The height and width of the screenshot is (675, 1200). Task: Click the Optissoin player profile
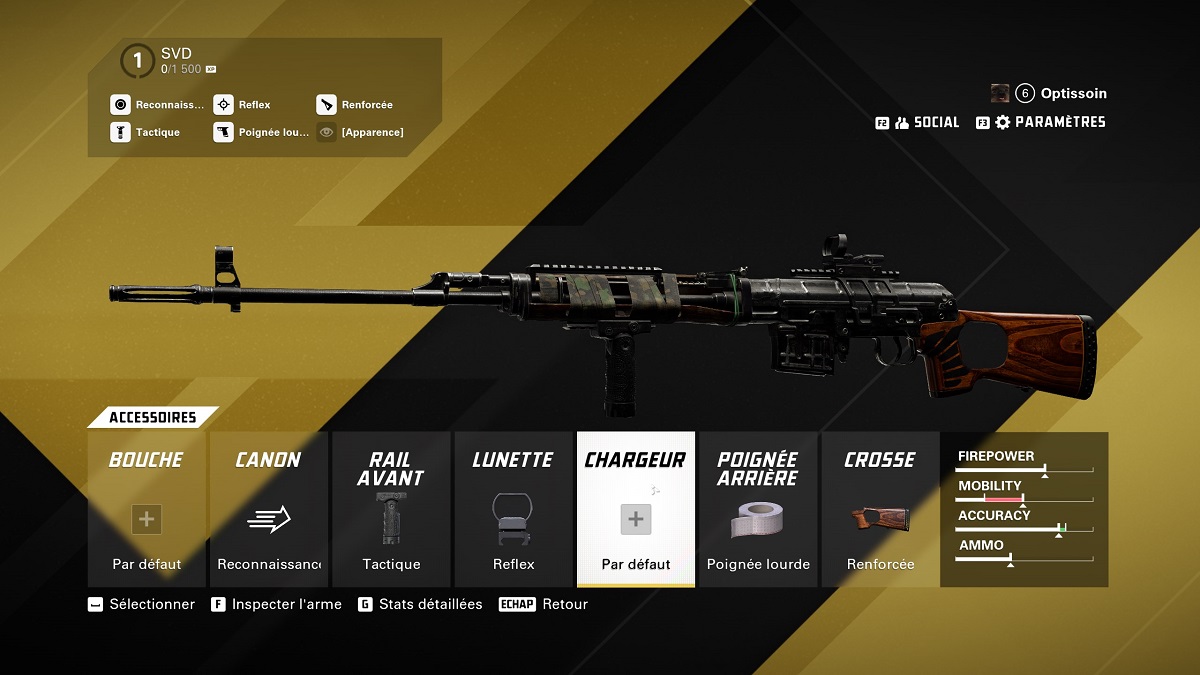1061,93
